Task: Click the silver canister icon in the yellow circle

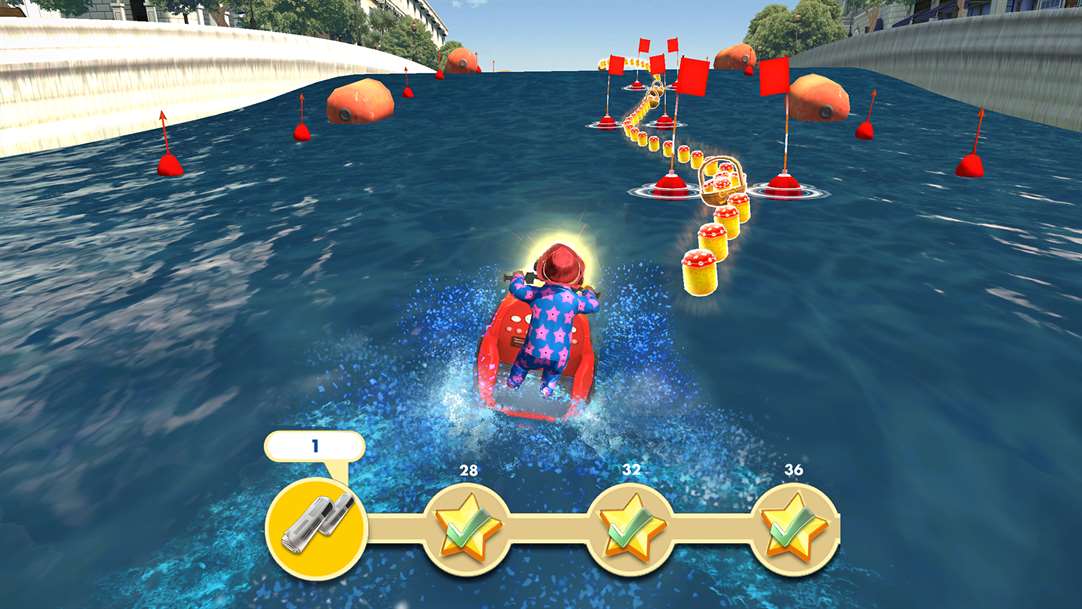Action: tap(316, 524)
